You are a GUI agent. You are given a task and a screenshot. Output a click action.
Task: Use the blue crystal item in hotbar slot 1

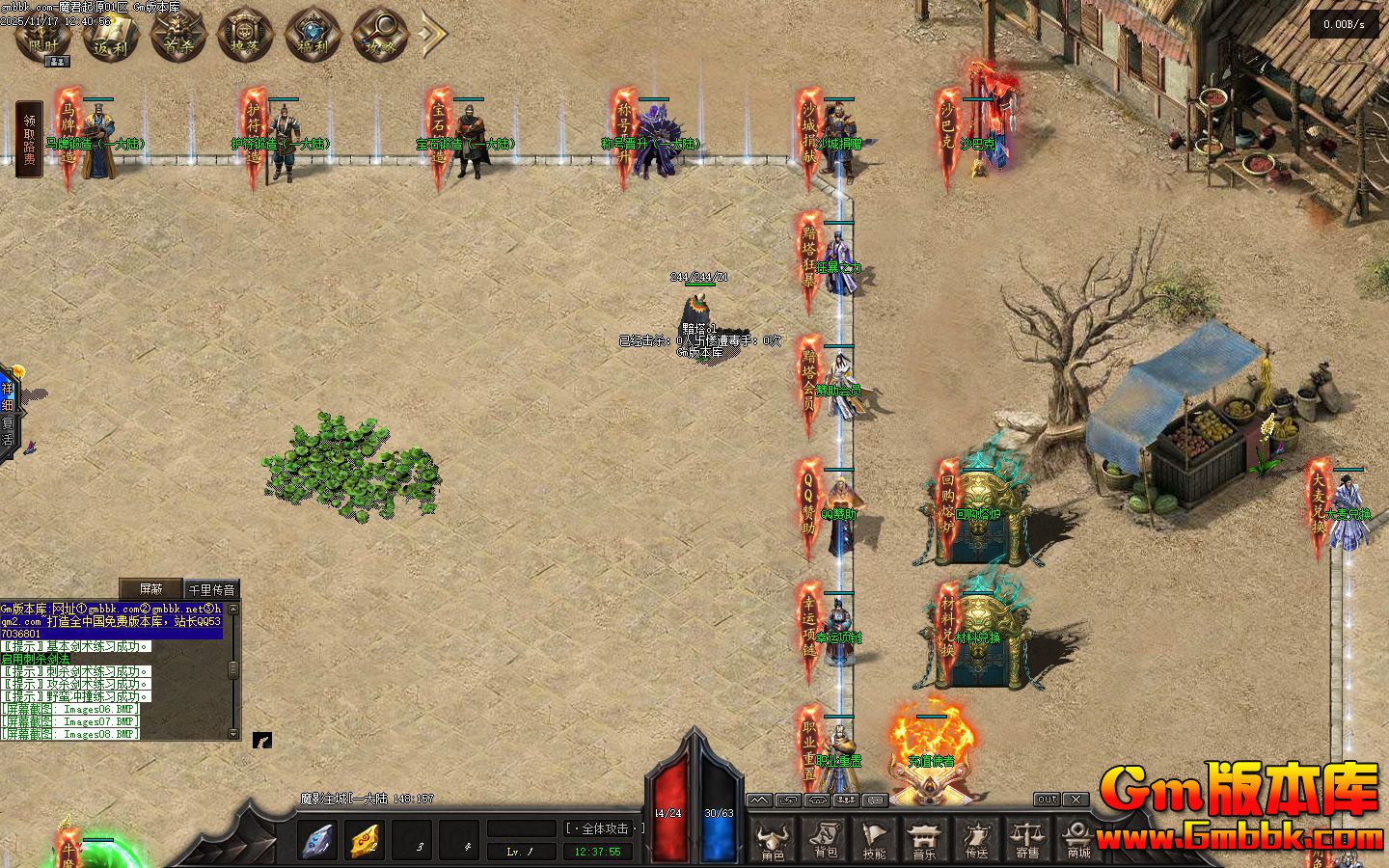click(x=317, y=839)
